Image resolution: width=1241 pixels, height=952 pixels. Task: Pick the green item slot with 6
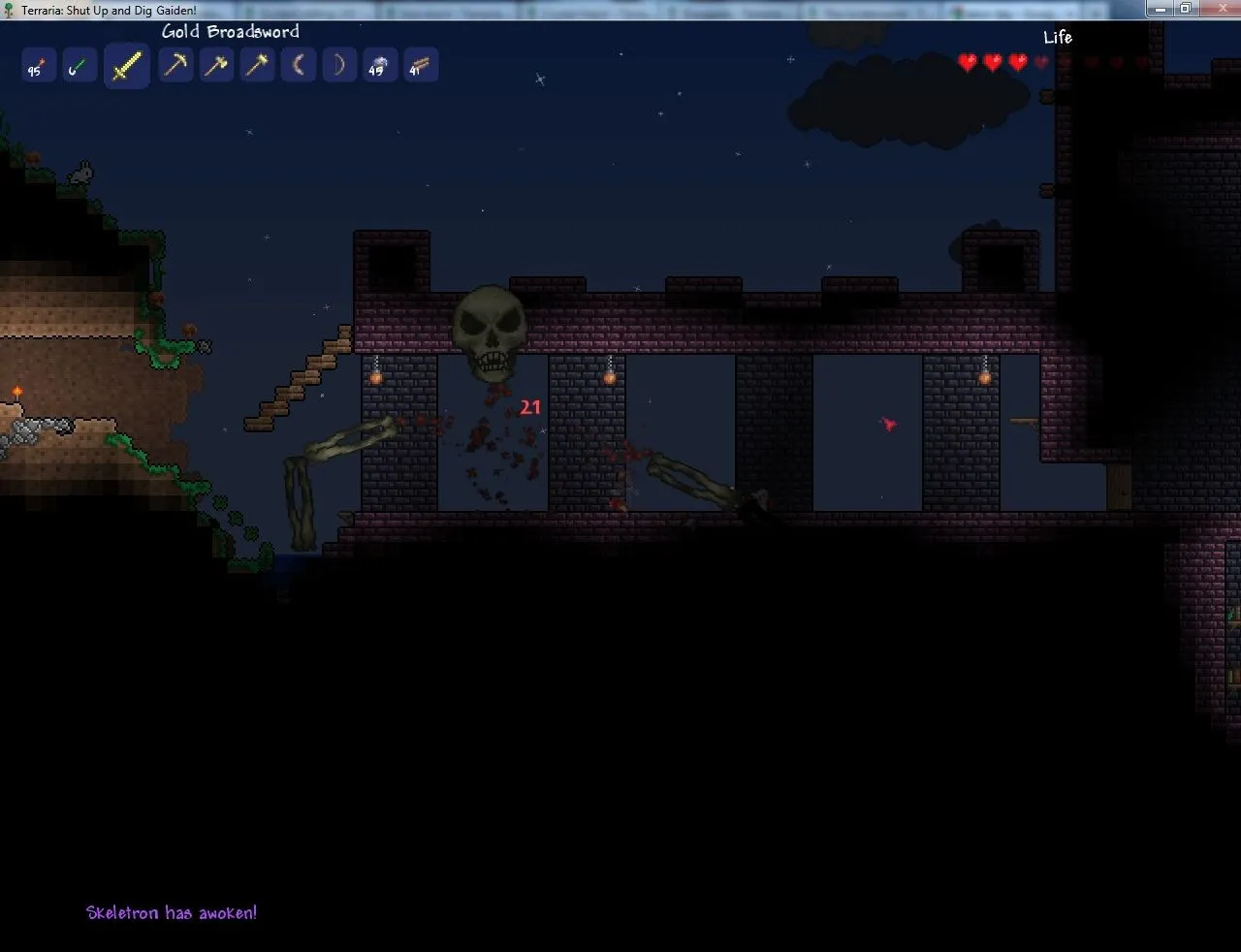[x=80, y=67]
